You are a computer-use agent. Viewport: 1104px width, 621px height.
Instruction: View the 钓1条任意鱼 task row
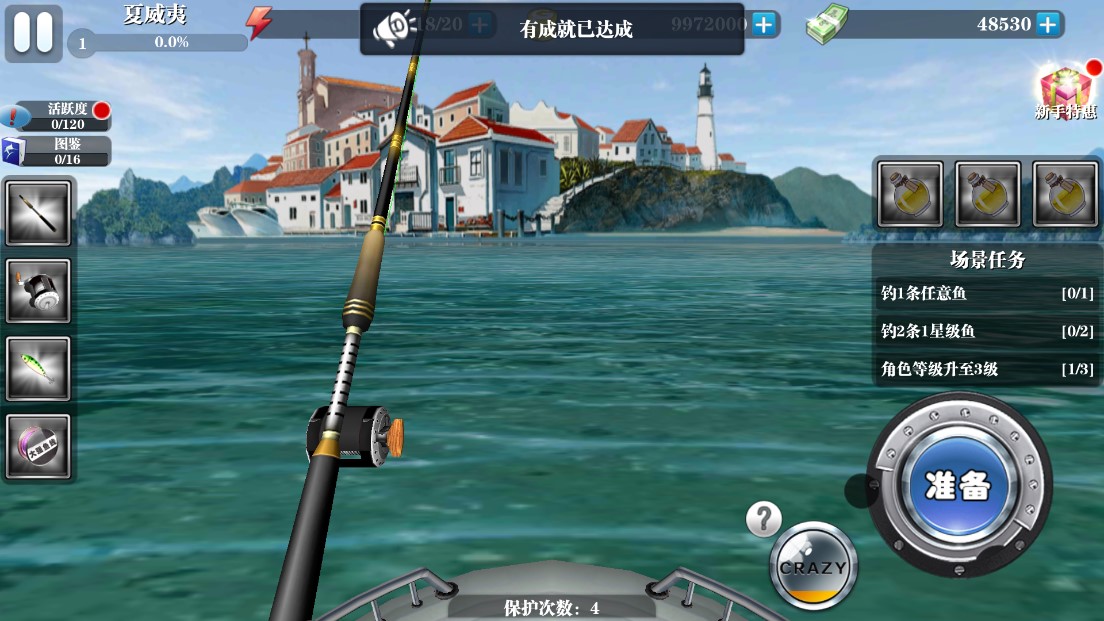coord(987,294)
